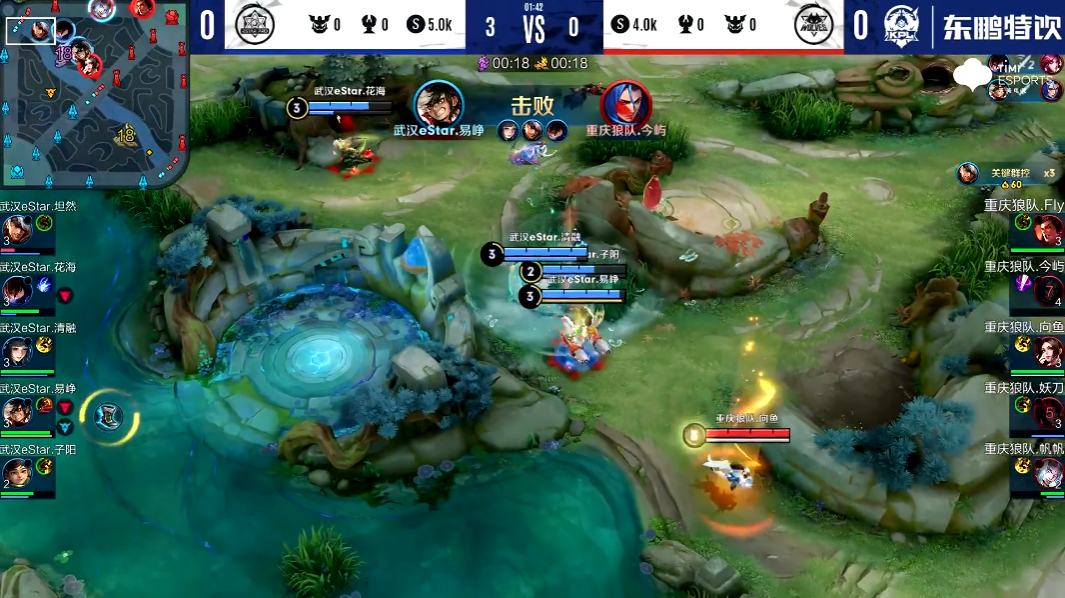Choose 重庆狼队.帆帆 player portrait
This screenshot has height=598, width=1065.
1048,471
